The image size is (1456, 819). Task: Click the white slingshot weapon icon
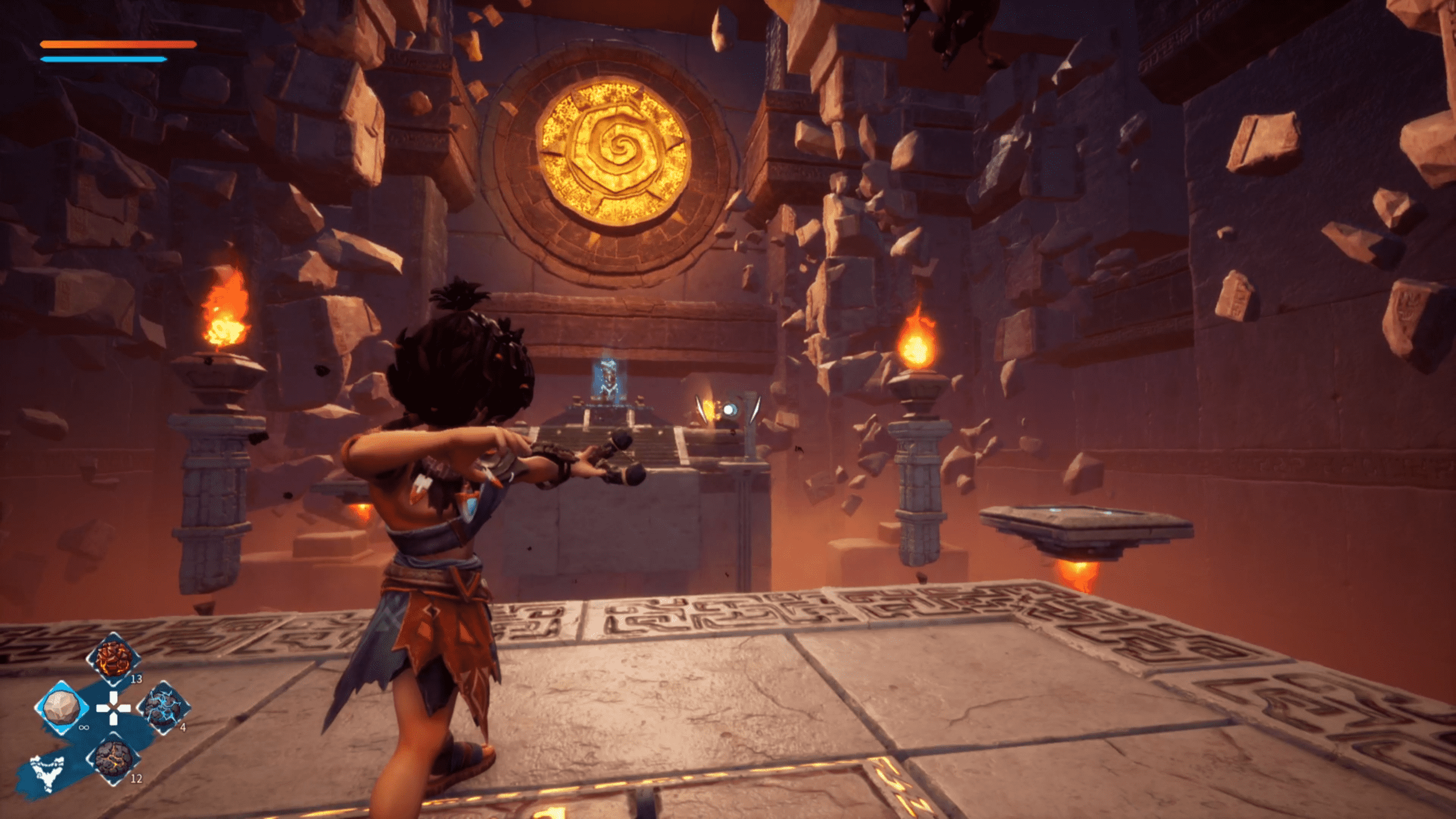tap(48, 773)
